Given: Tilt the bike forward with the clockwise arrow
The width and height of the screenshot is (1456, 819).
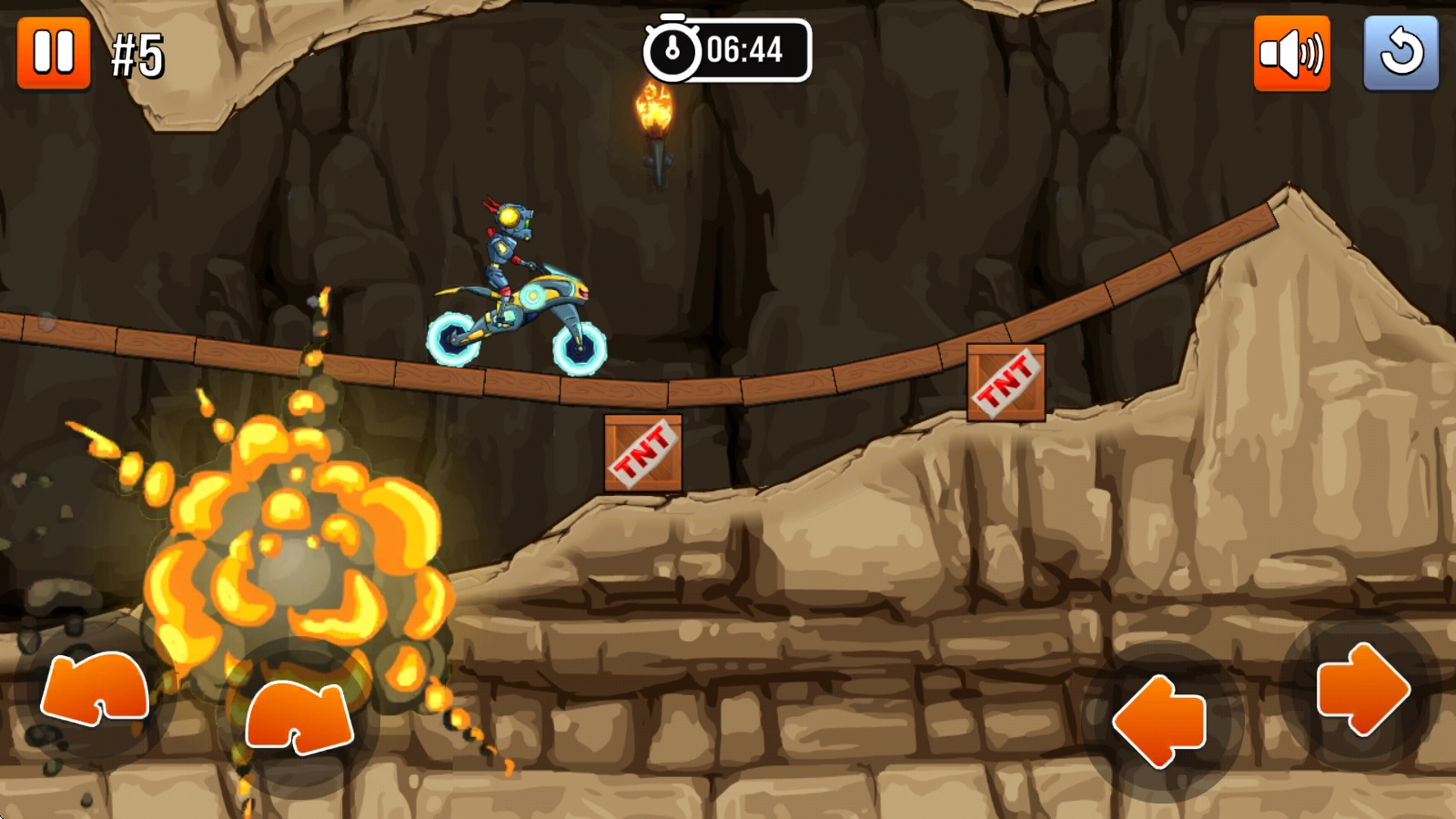Looking at the screenshot, I should click(x=299, y=716).
